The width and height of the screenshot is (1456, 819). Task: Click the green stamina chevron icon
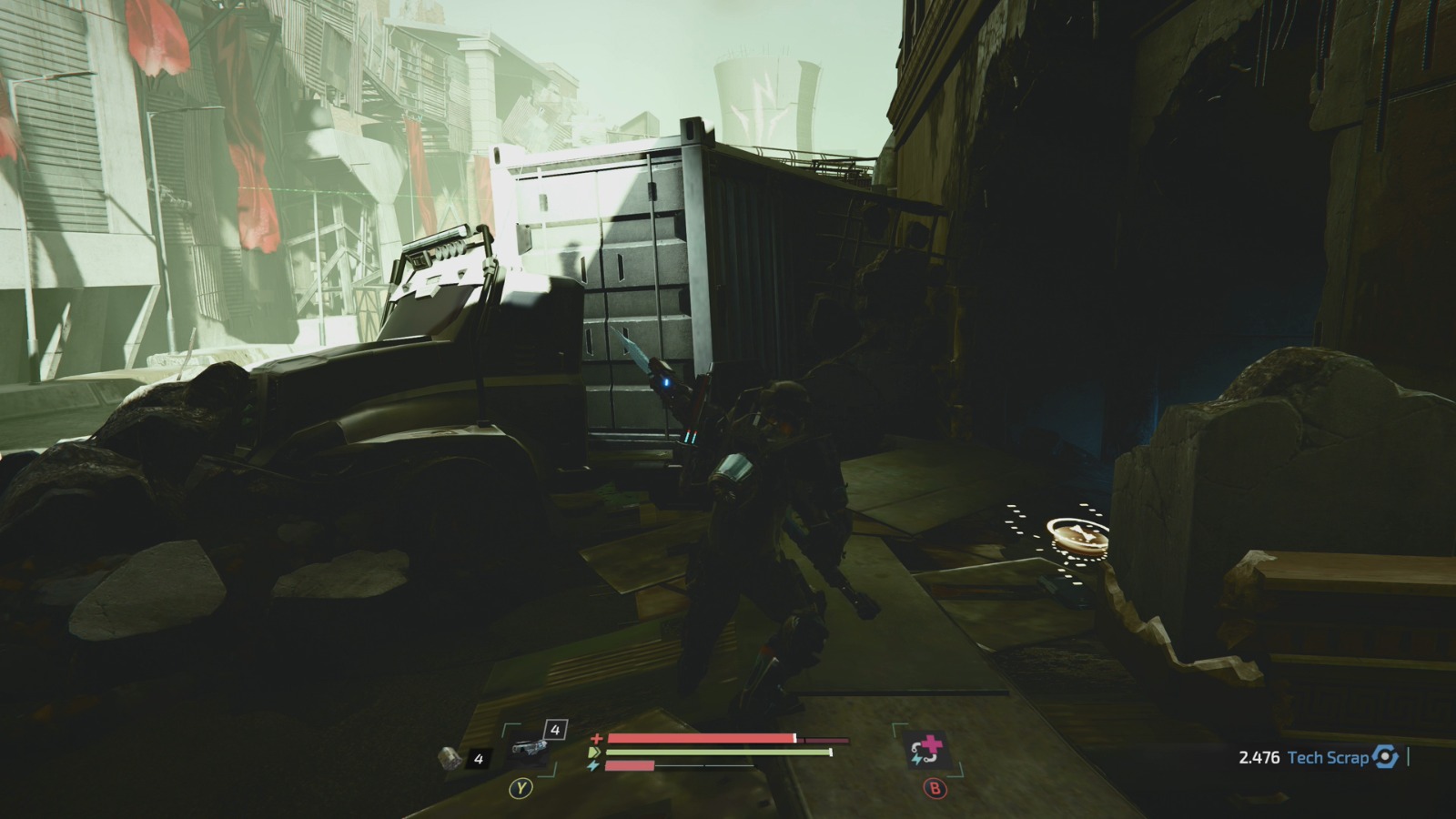pyautogui.click(x=594, y=752)
